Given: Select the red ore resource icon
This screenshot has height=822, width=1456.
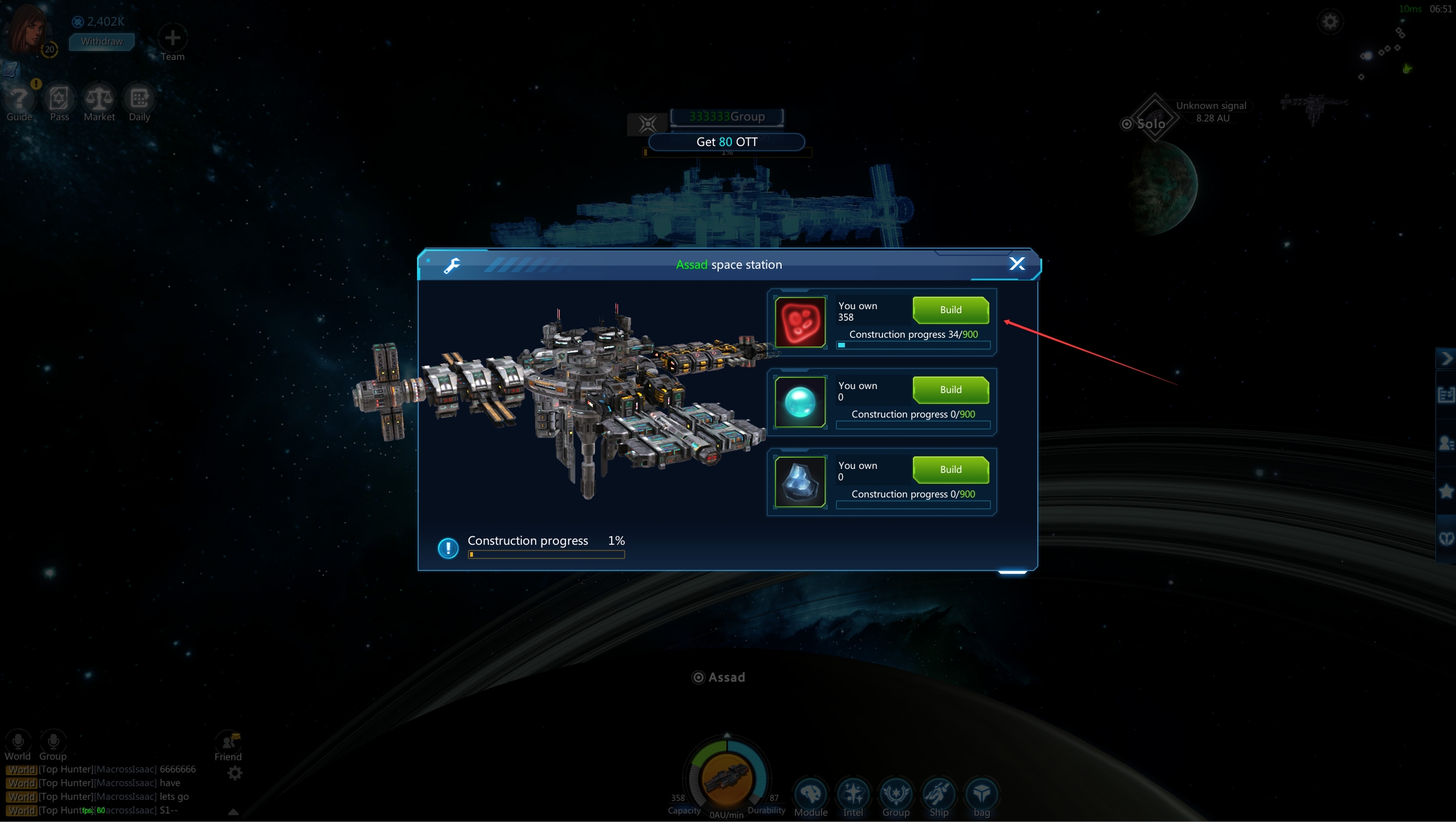Looking at the screenshot, I should [x=800, y=322].
